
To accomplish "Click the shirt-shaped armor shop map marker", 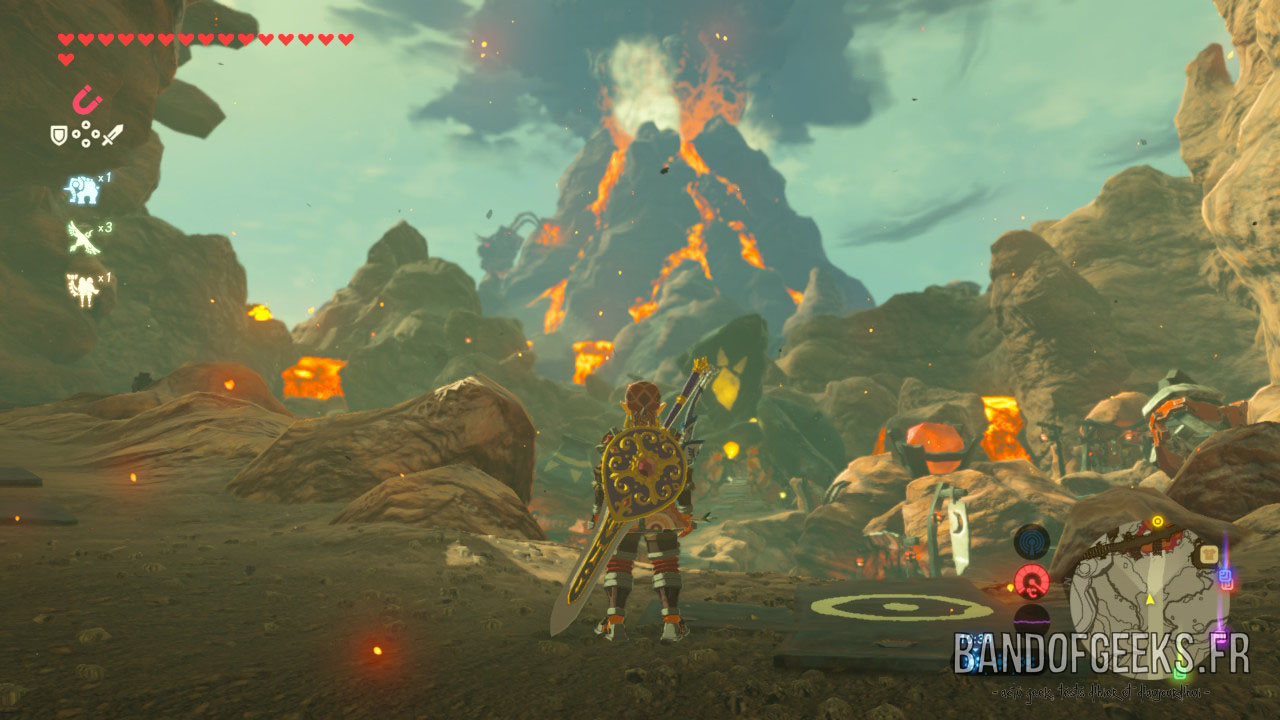I will [x=1210, y=554].
